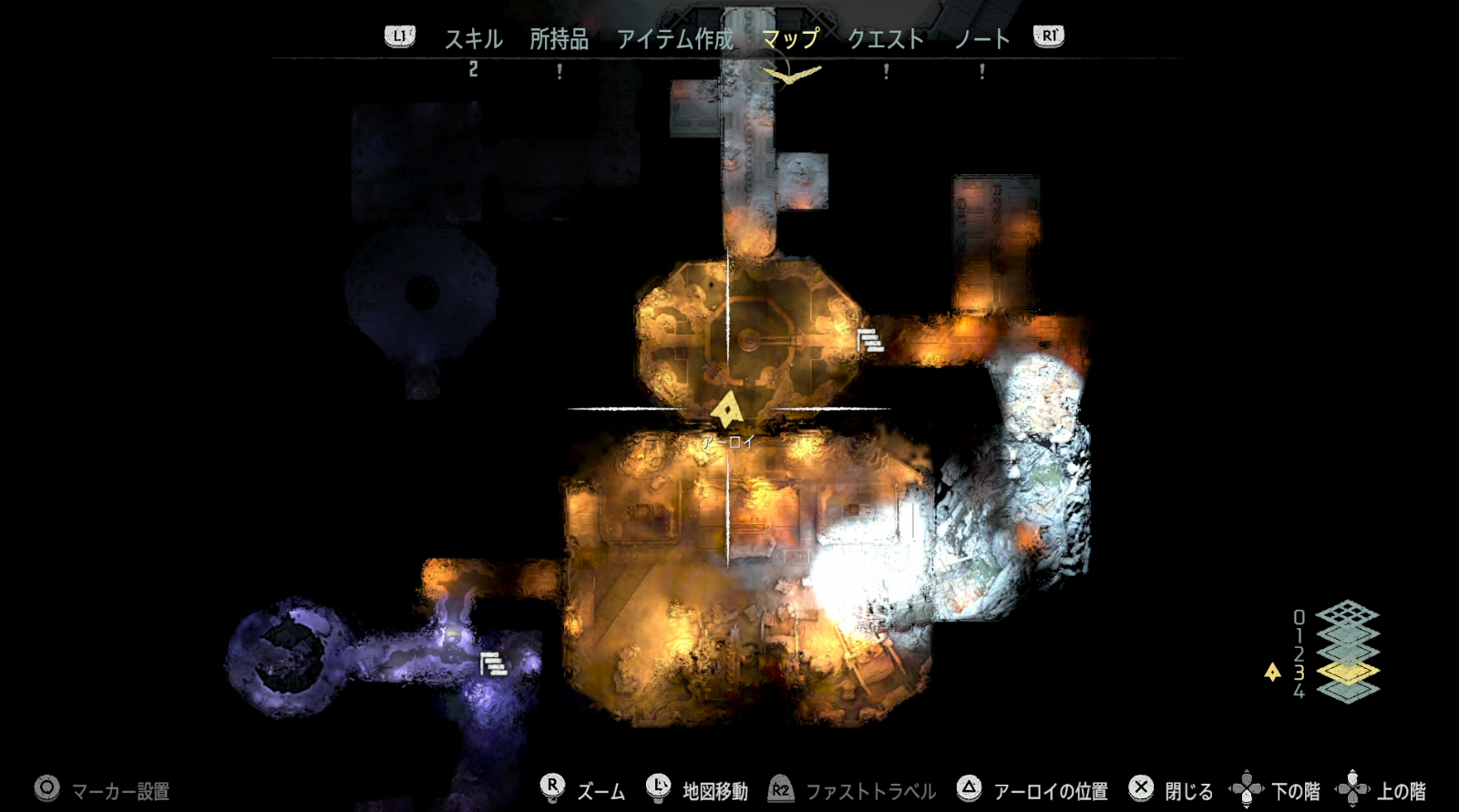Switch to the スキル tab
Viewport: 1459px width, 812px height.
pos(473,39)
